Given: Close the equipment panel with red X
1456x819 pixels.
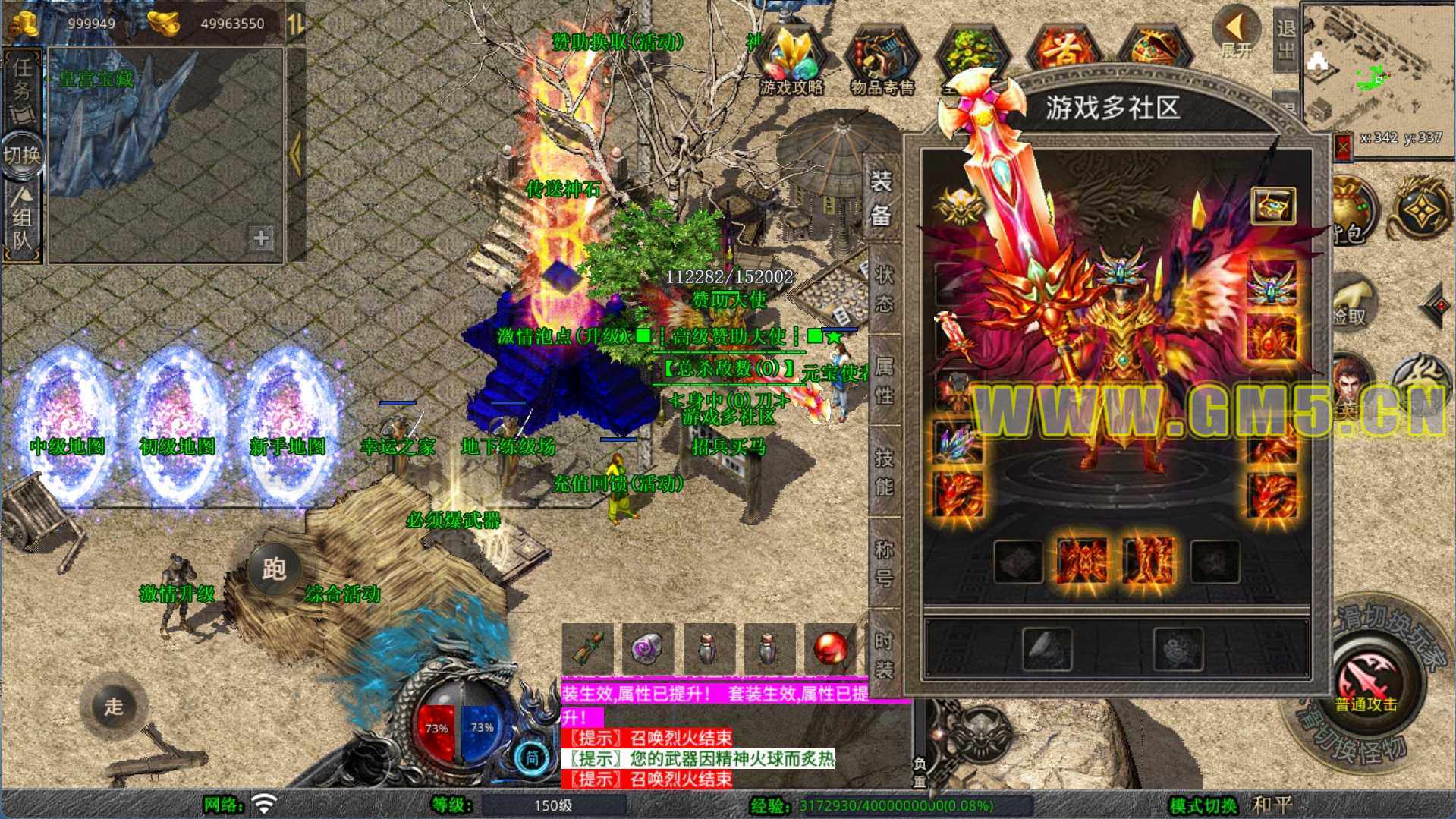Looking at the screenshot, I should tap(1343, 146).
